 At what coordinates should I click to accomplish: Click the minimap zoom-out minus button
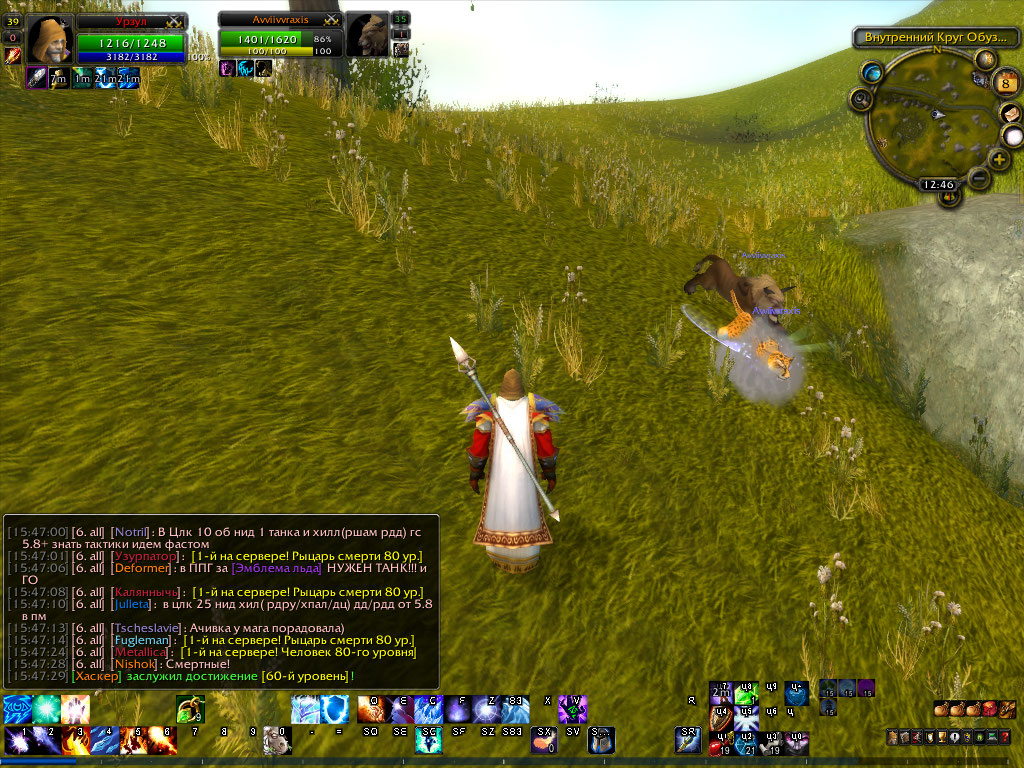979,179
